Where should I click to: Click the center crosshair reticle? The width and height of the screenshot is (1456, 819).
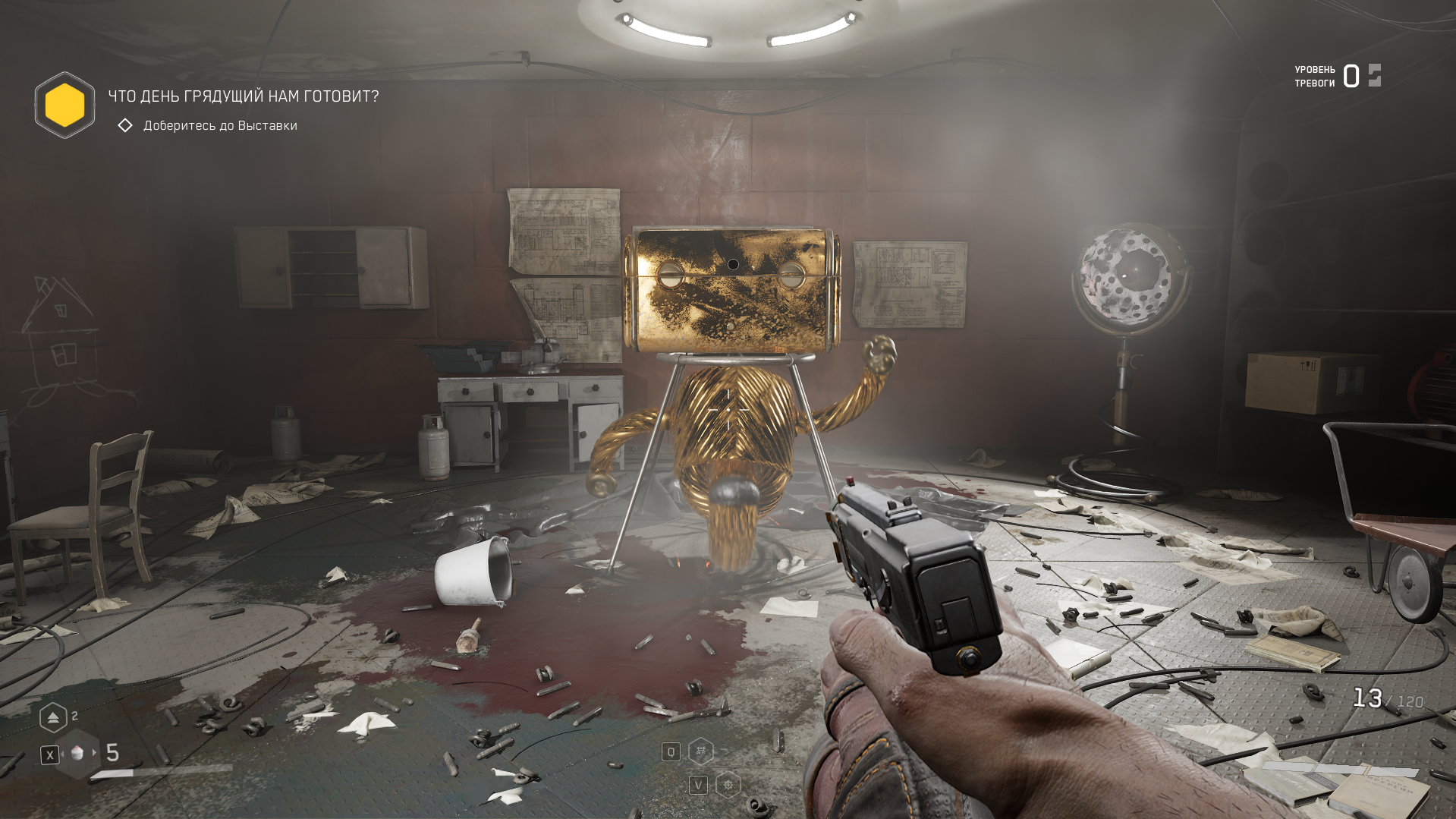tap(728, 409)
